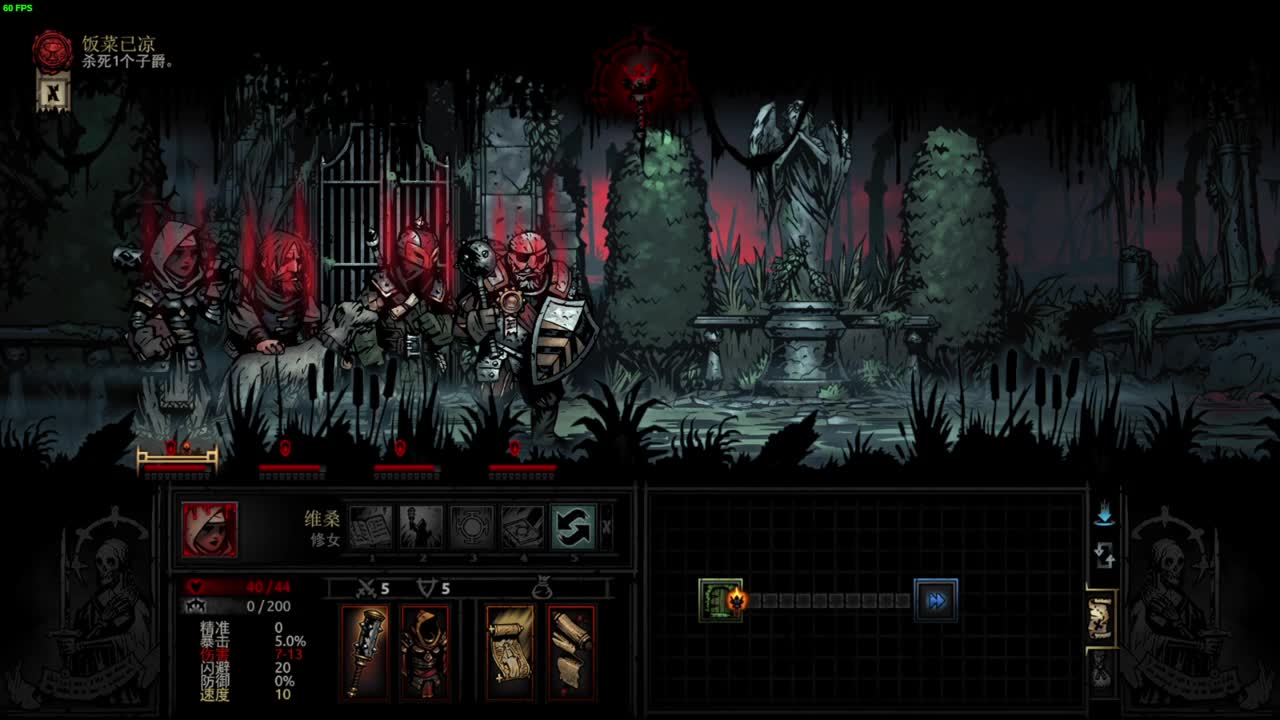Click the green room icon on the map
This screenshot has width=1280, height=720.
coord(720,600)
